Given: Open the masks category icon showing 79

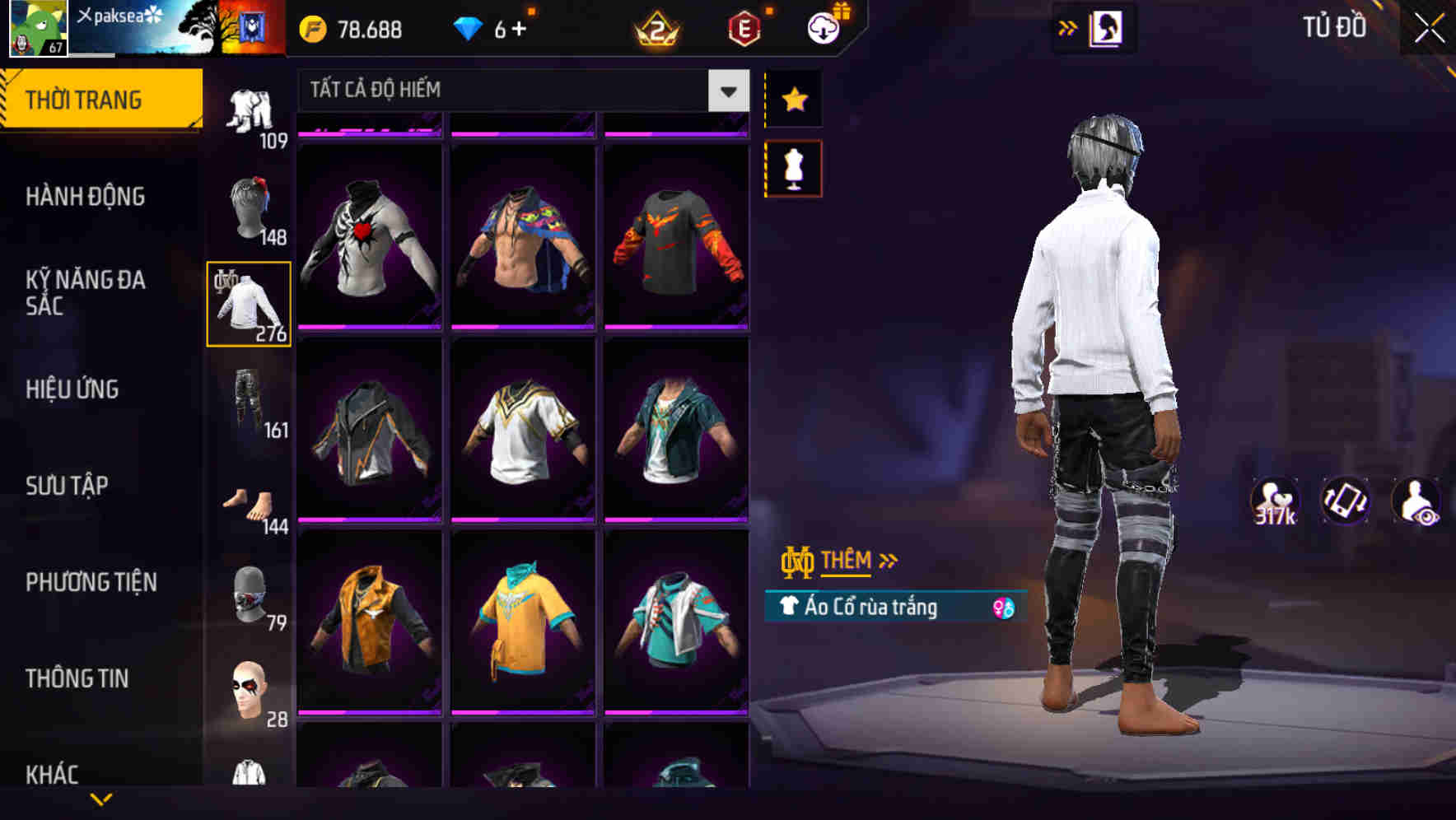Looking at the screenshot, I should click(247, 594).
